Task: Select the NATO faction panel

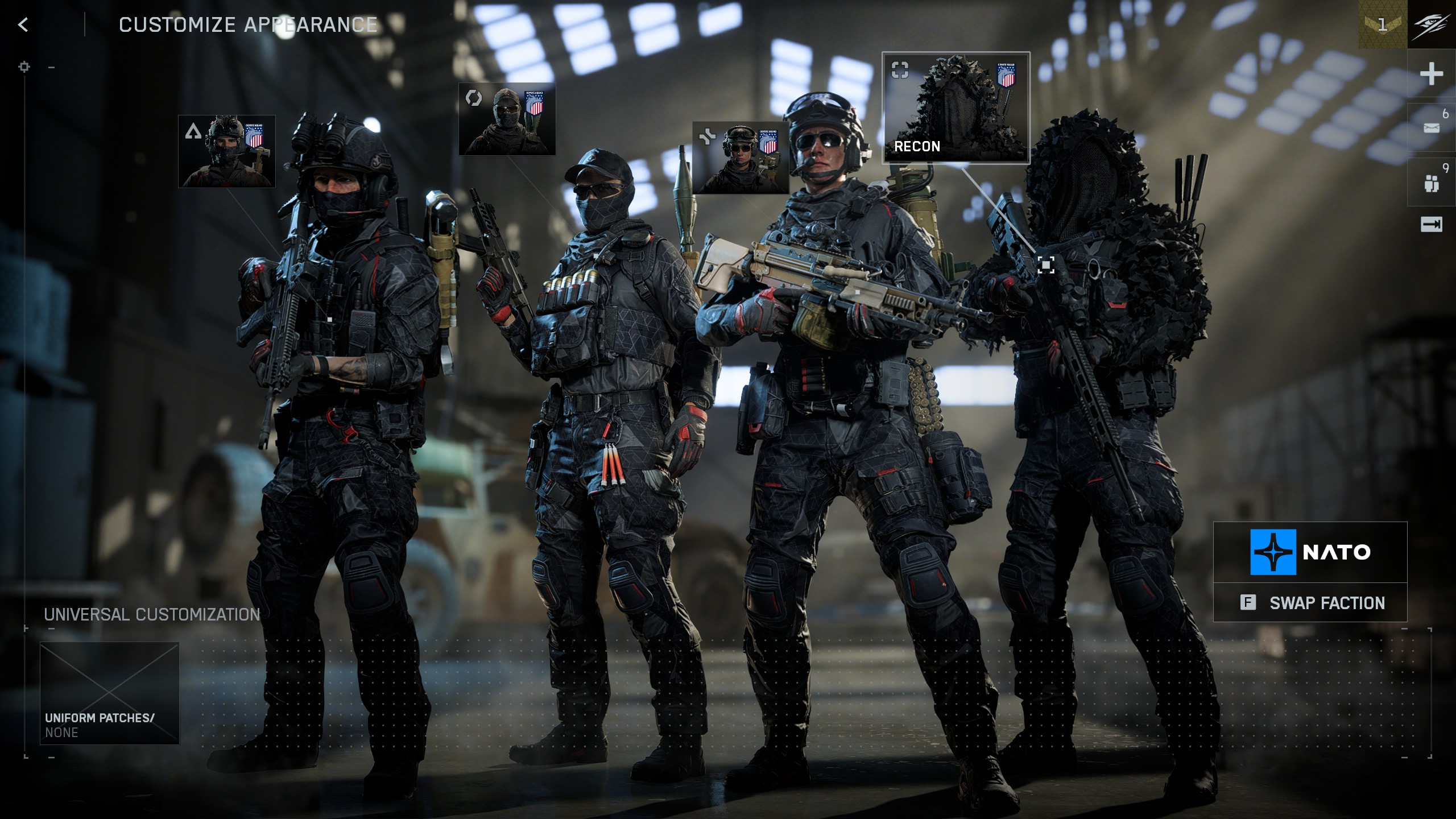Action: (x=1310, y=552)
